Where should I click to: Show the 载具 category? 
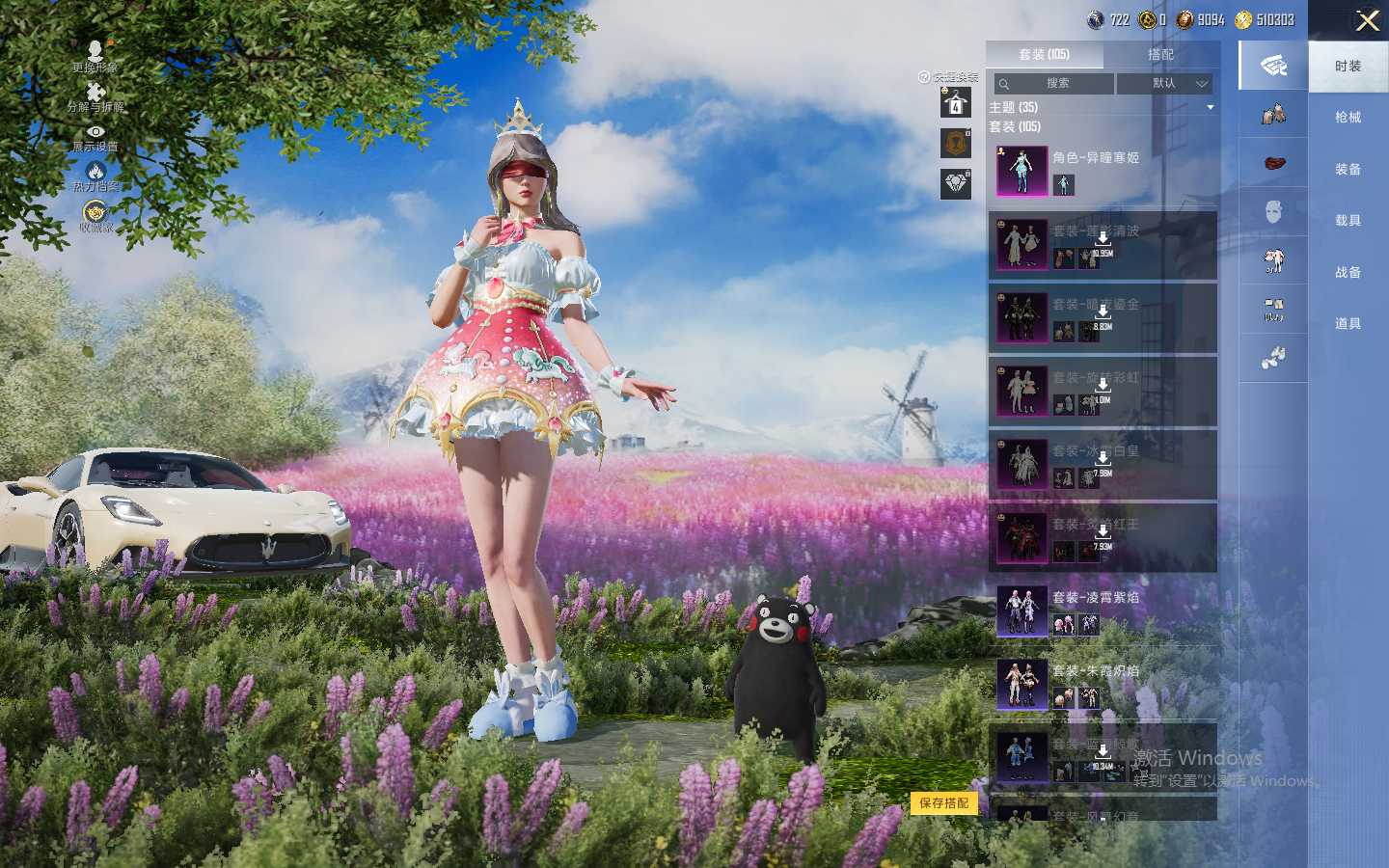pos(1348,221)
